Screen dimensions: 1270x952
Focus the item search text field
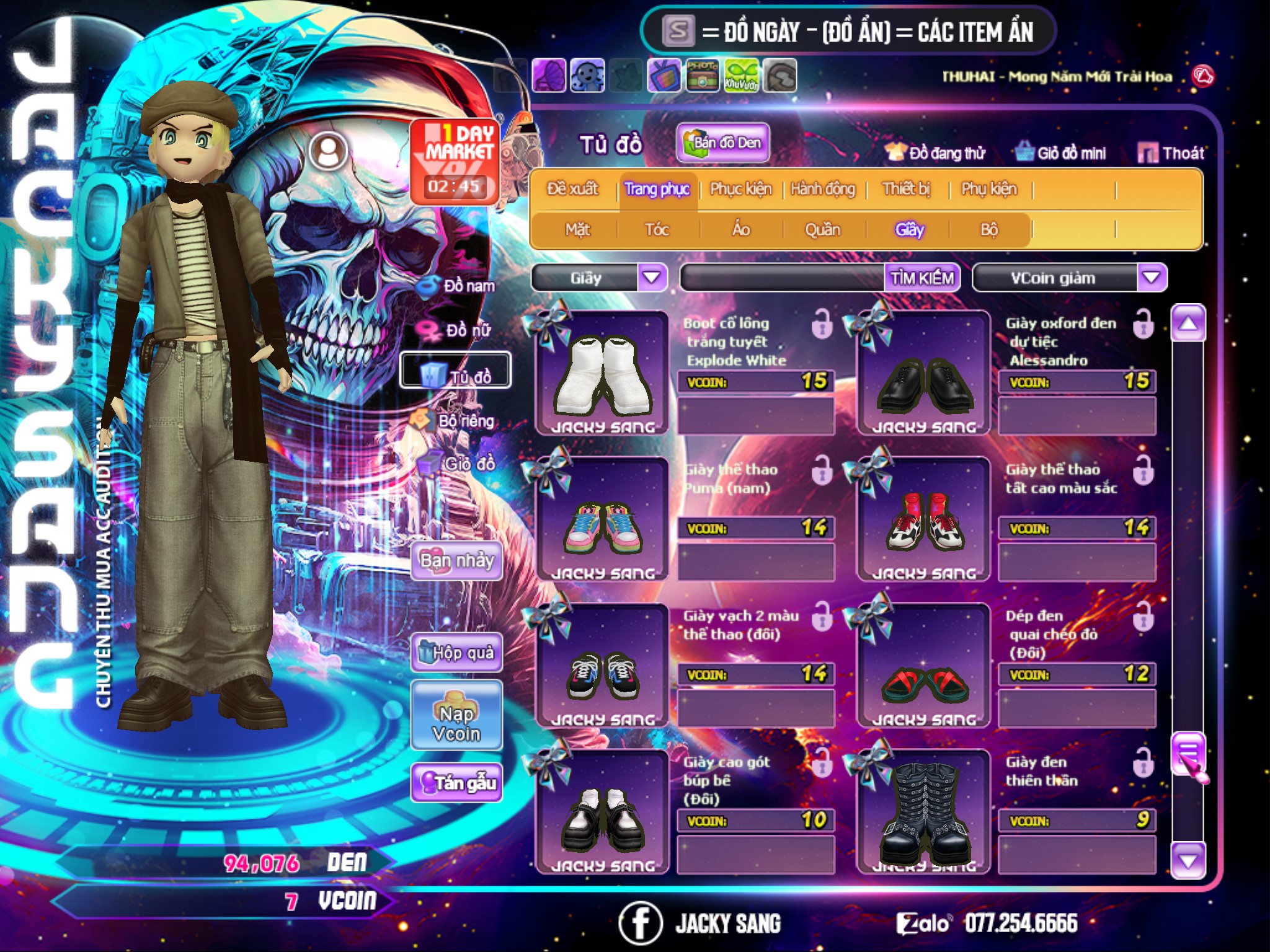[x=783, y=278]
